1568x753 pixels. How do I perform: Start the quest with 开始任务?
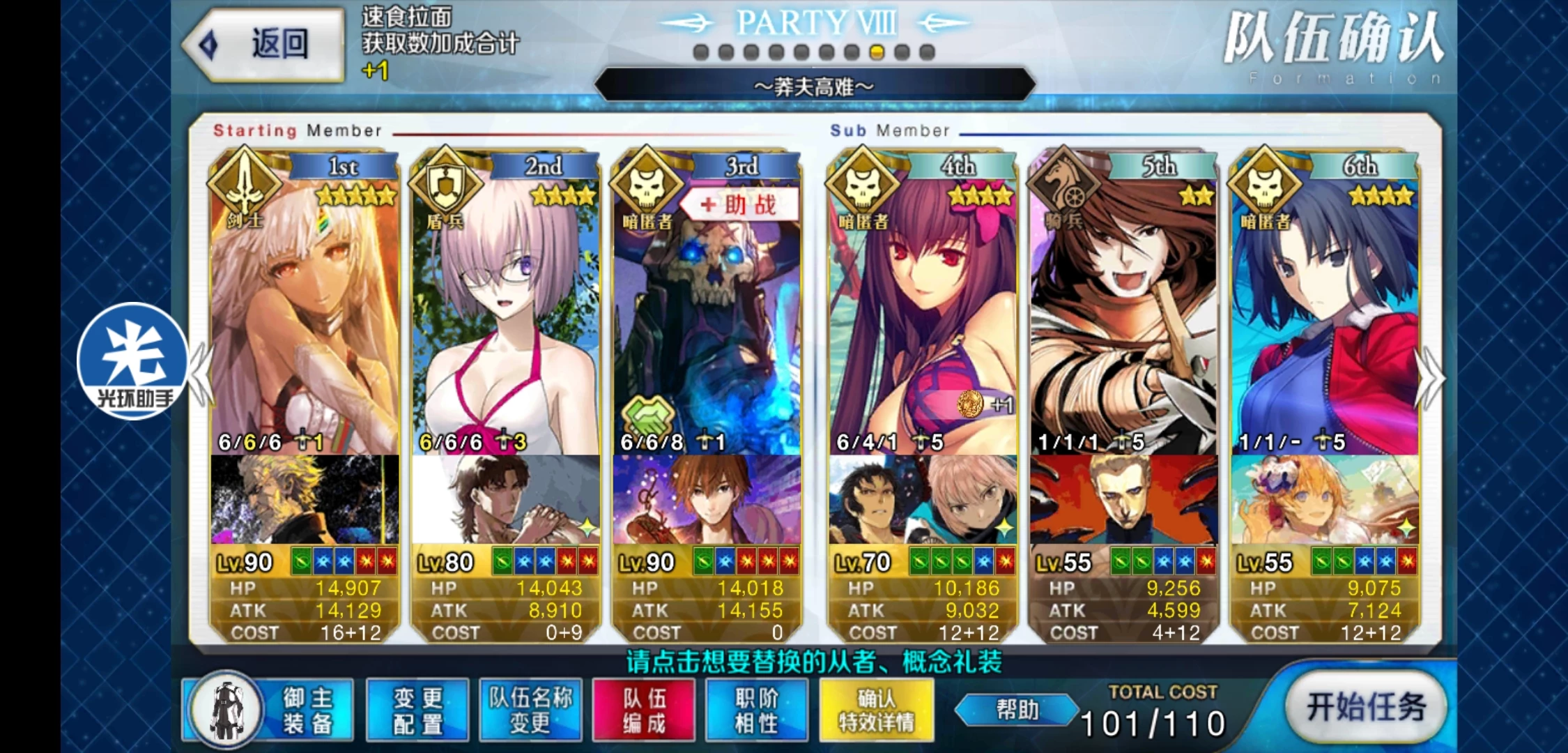(1365, 708)
